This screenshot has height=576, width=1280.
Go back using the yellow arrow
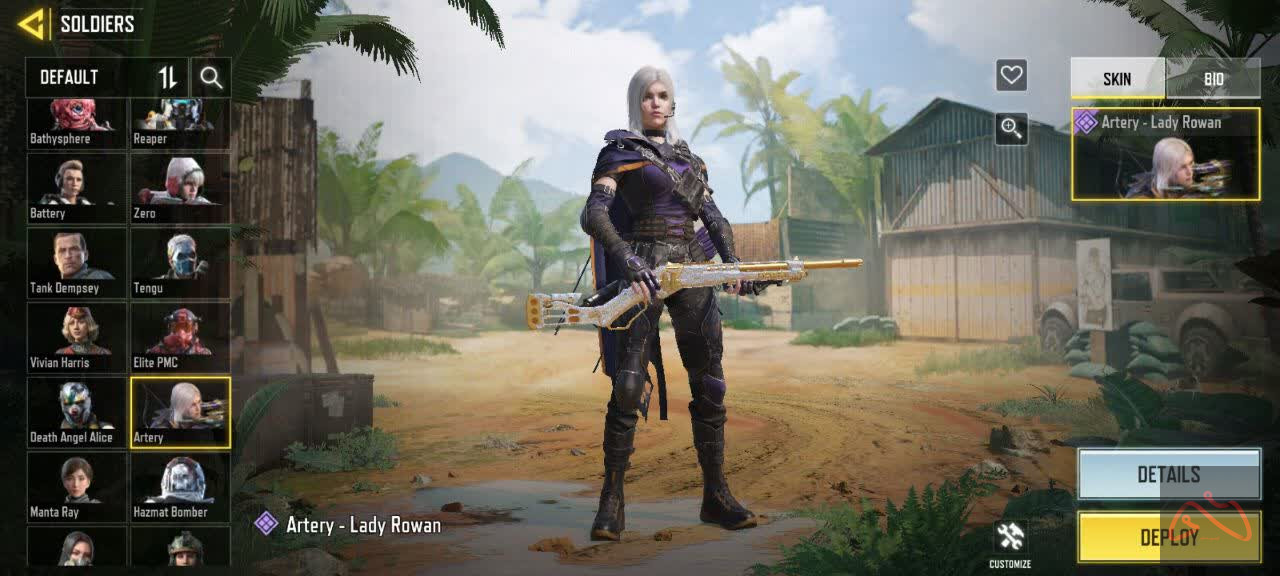pyautogui.click(x=31, y=24)
